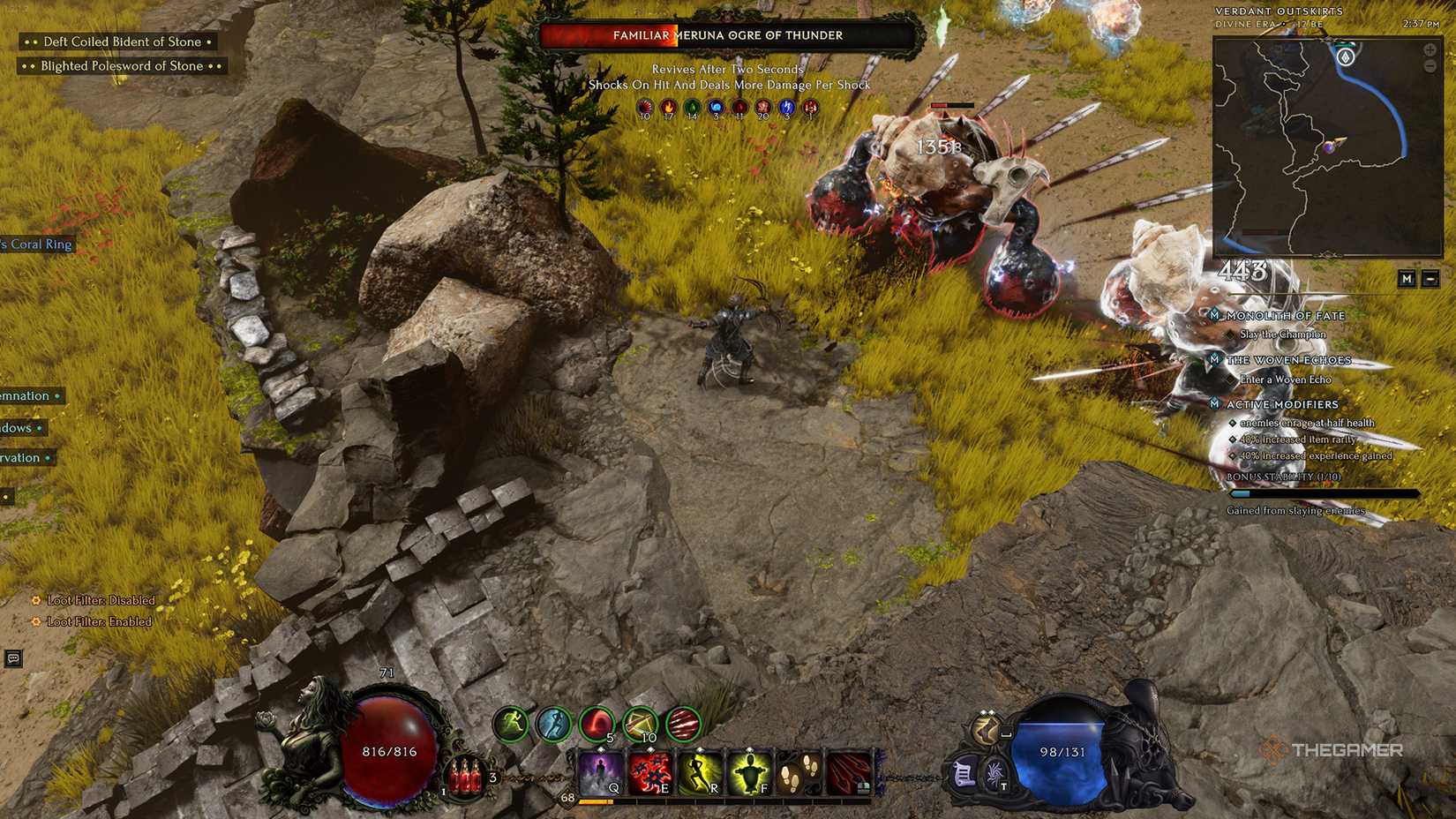Pick up the Blighted Polesword of Stone
1456x819 pixels.
pyautogui.click(x=120, y=65)
